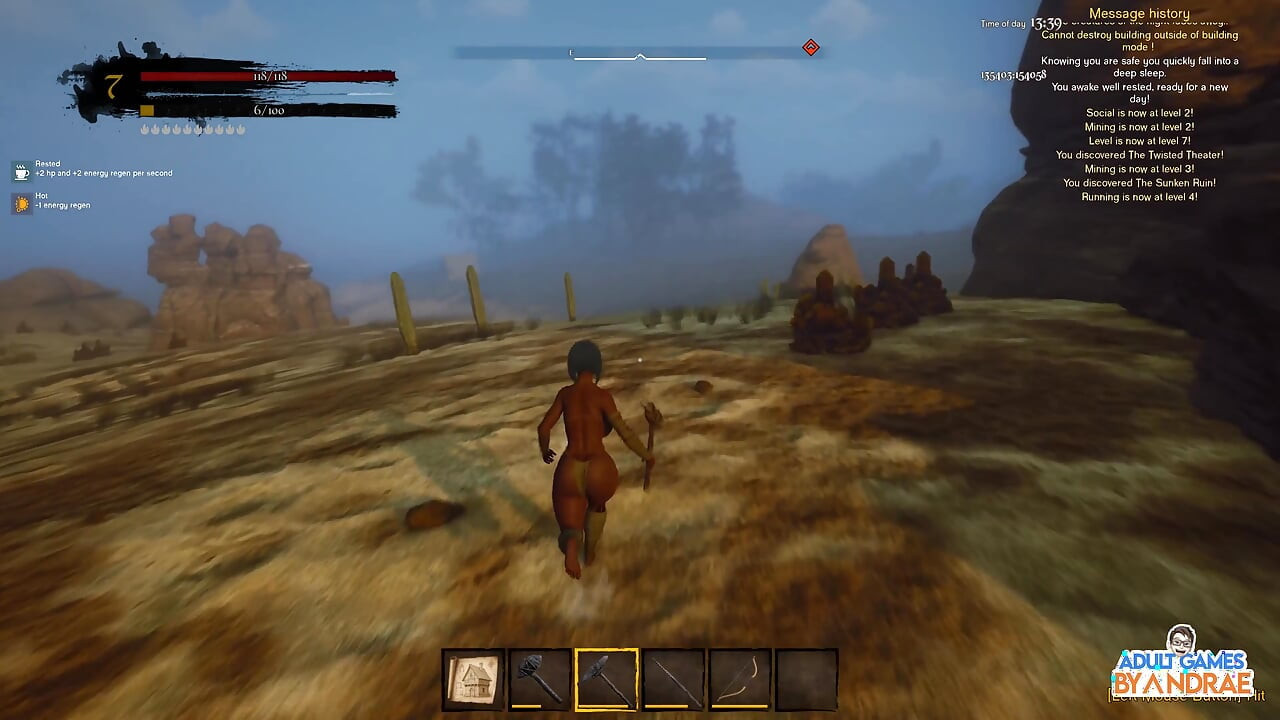Expand the Message history panel
The width and height of the screenshot is (1280, 720).
click(1139, 12)
